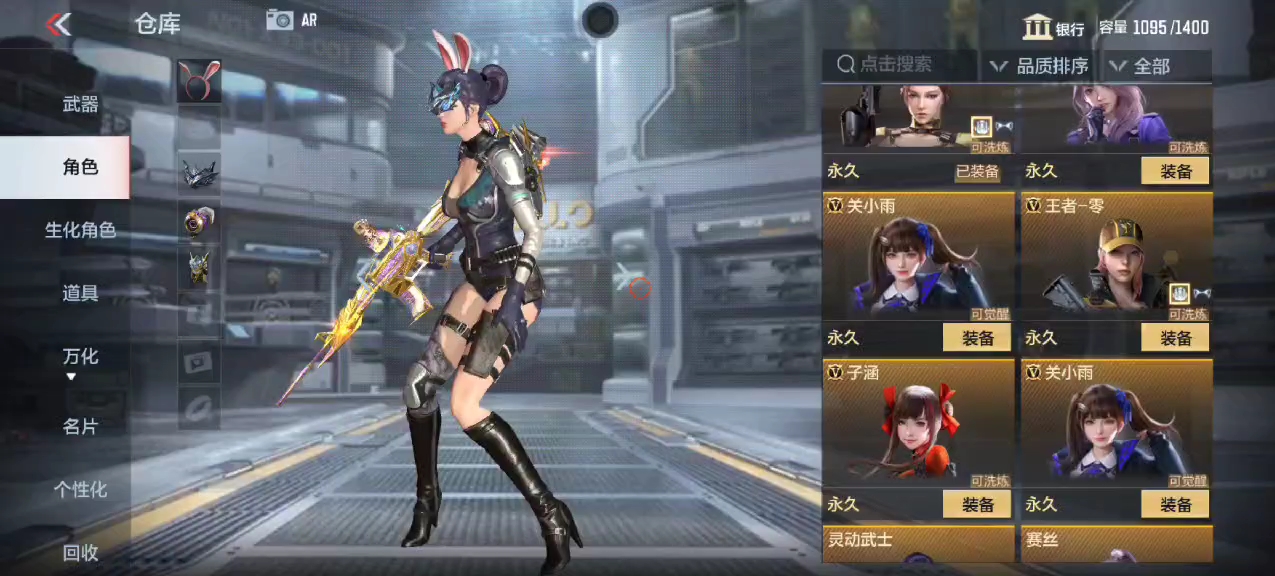
Task: Open the 个性化 tab
Action: coord(80,489)
